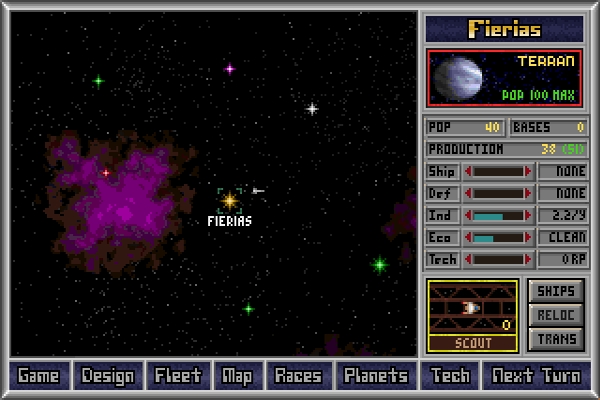Lock the Ship spending label
600x400 pixels.
(442, 172)
